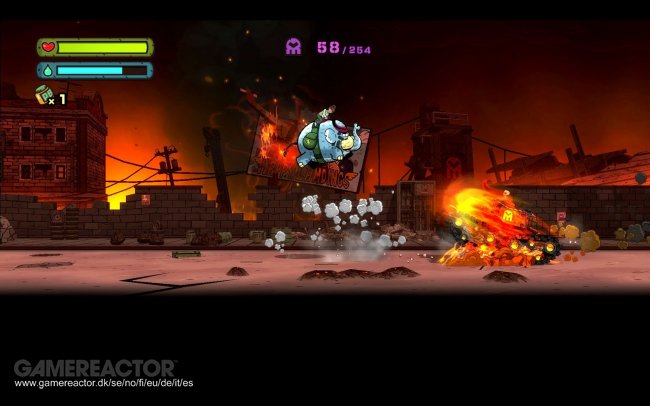Viewport: 650px width, 406px height.
Task: Select the peanut butter jar item icon
Action: click(43, 95)
